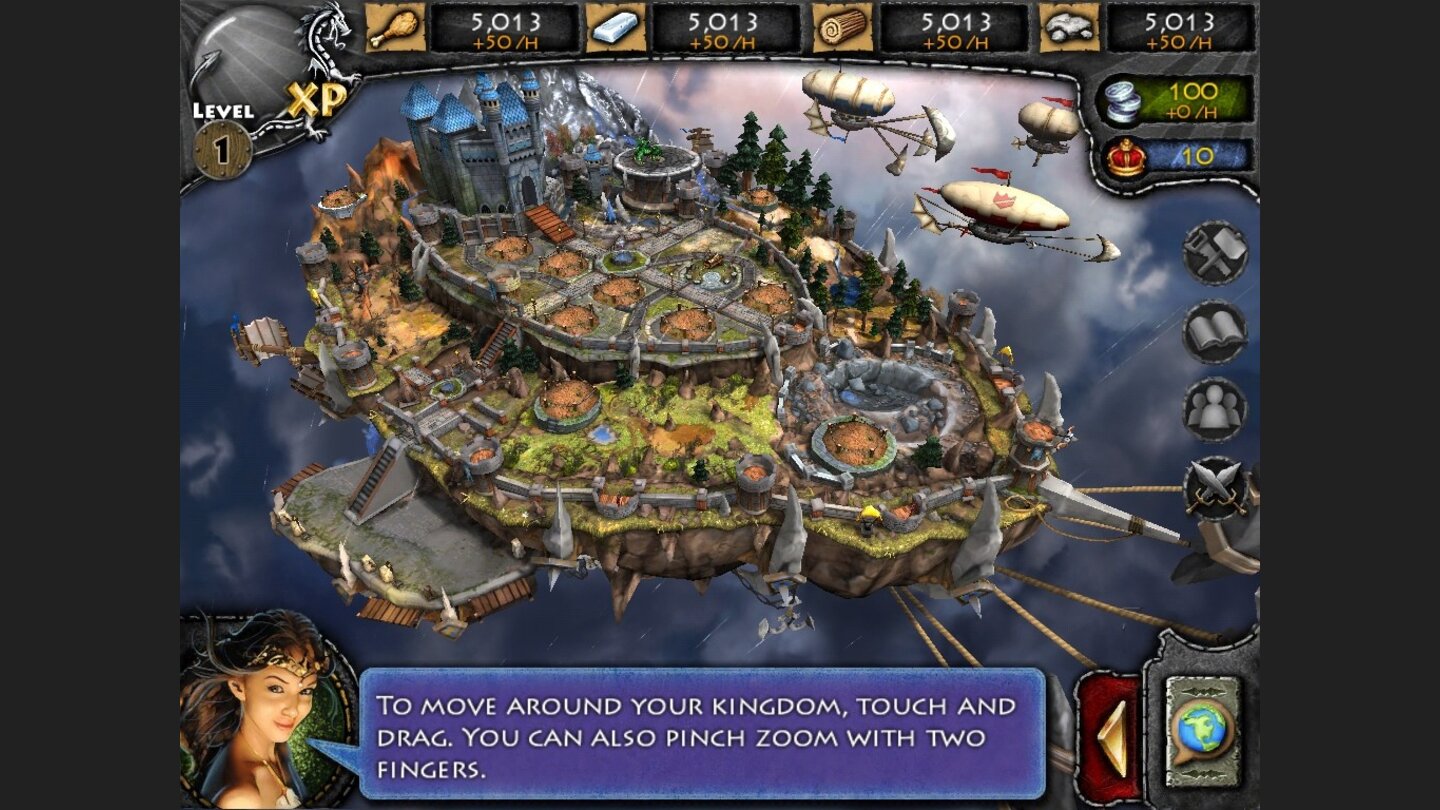This screenshot has width=1440, height=810.
Task: Select the crossed swords combat icon
Action: coord(1213,490)
